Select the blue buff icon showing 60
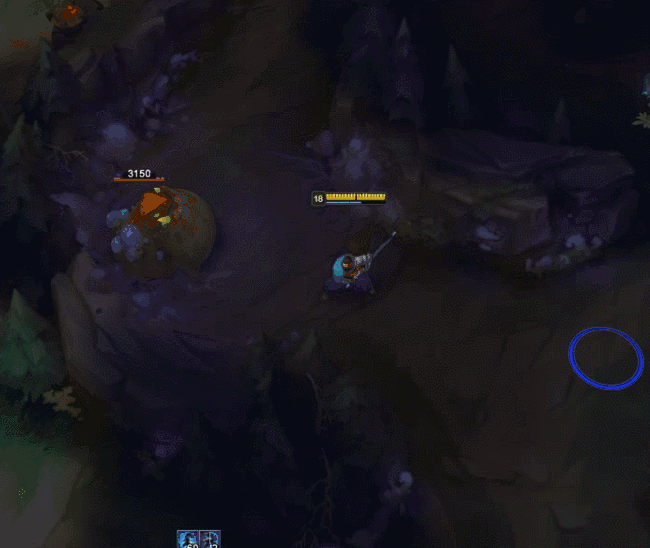The height and width of the screenshot is (548, 650). pos(188,539)
